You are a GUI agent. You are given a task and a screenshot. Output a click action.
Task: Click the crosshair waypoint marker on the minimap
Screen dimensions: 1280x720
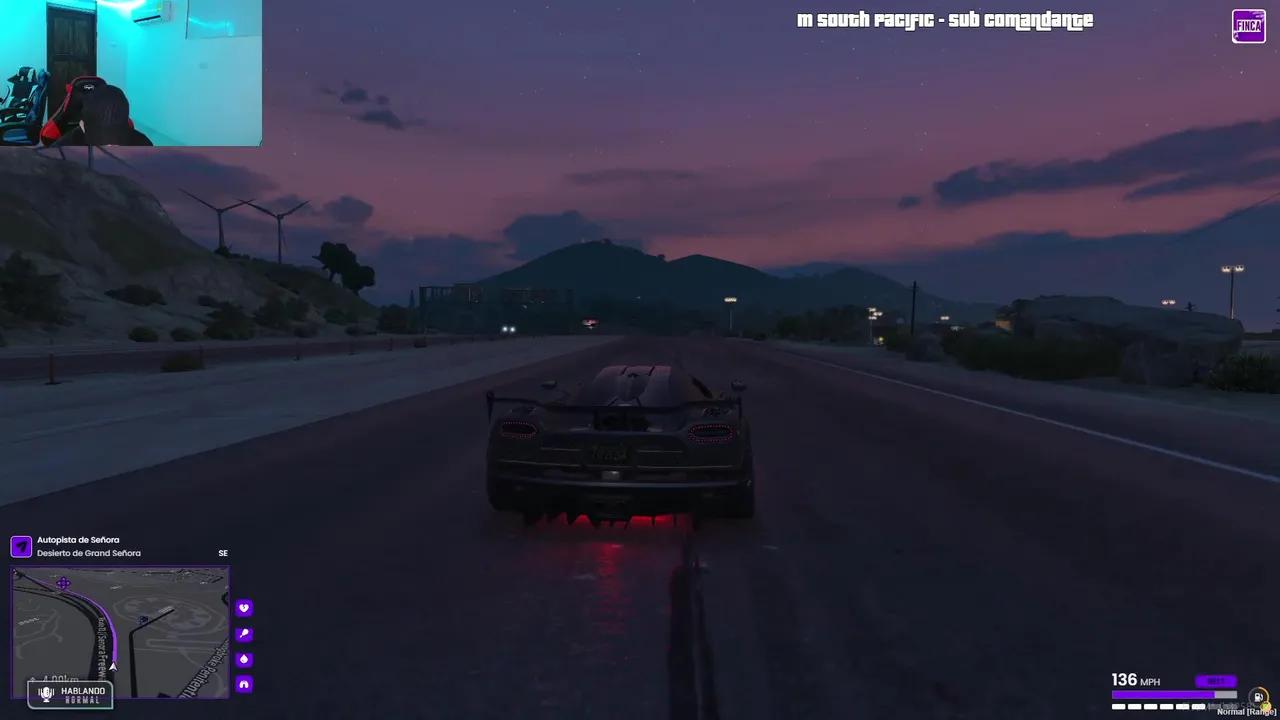[x=63, y=583]
